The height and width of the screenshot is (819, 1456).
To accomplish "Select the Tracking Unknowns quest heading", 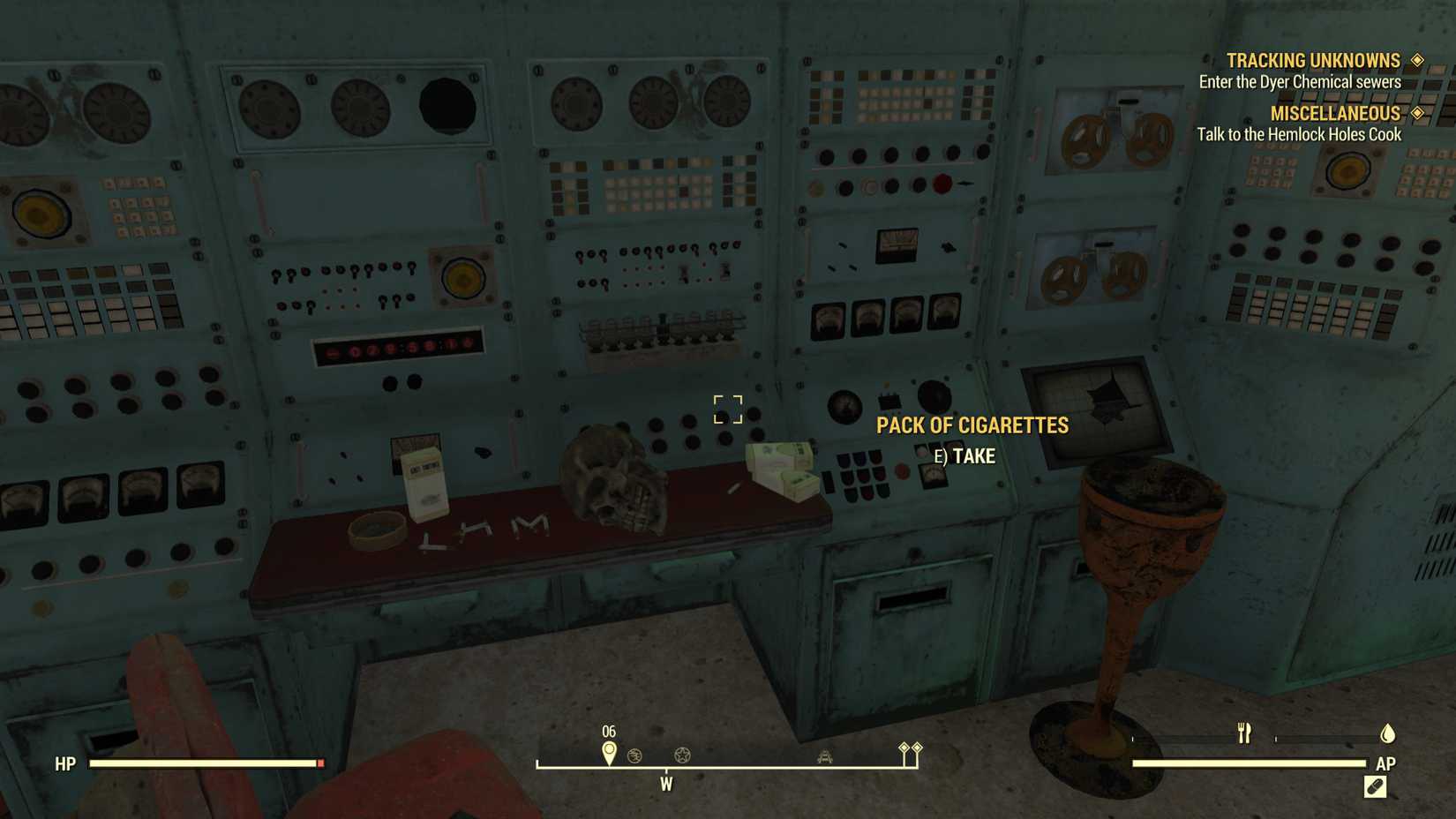I will pos(1312,60).
